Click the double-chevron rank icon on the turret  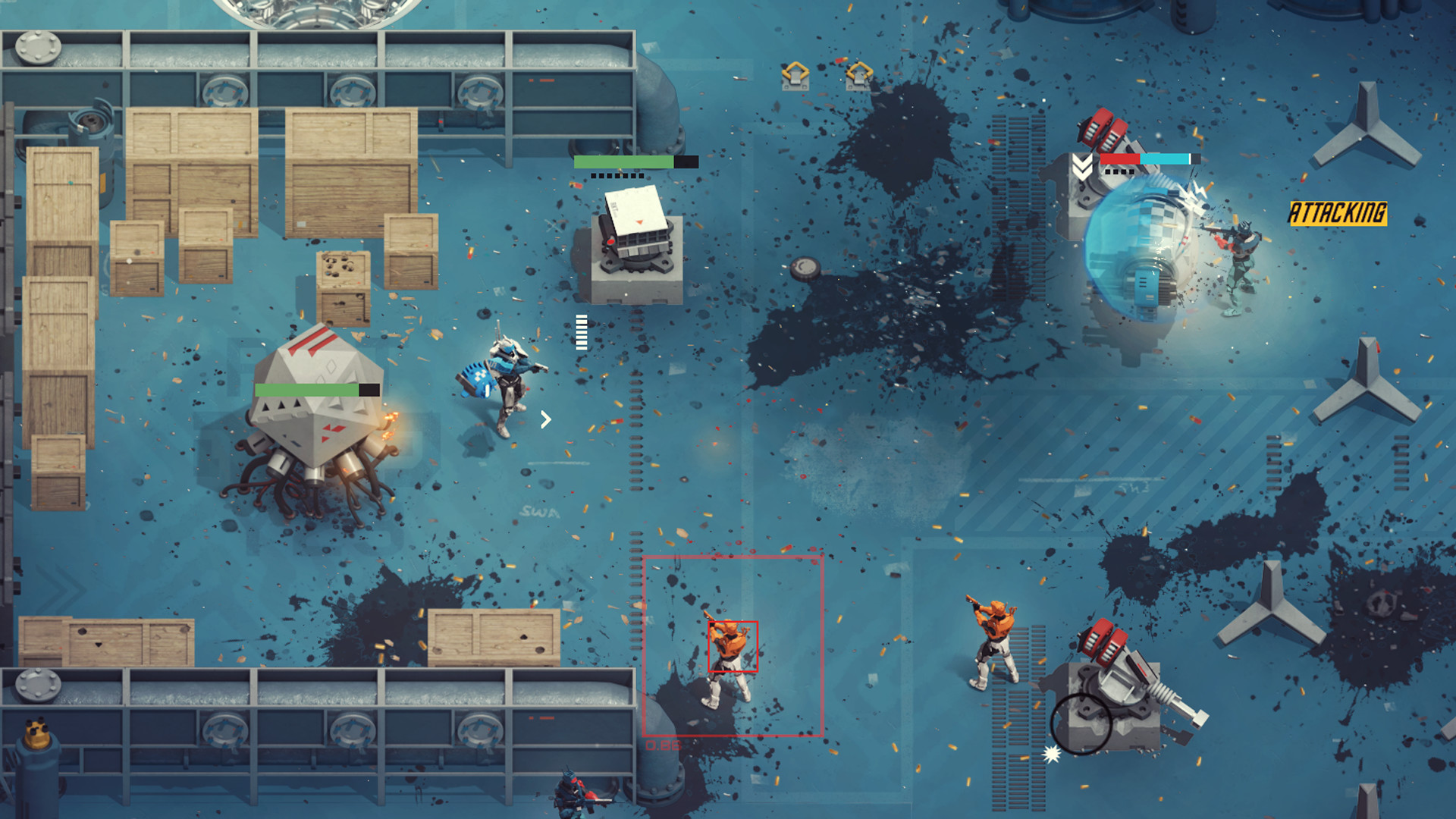[x=1082, y=165]
